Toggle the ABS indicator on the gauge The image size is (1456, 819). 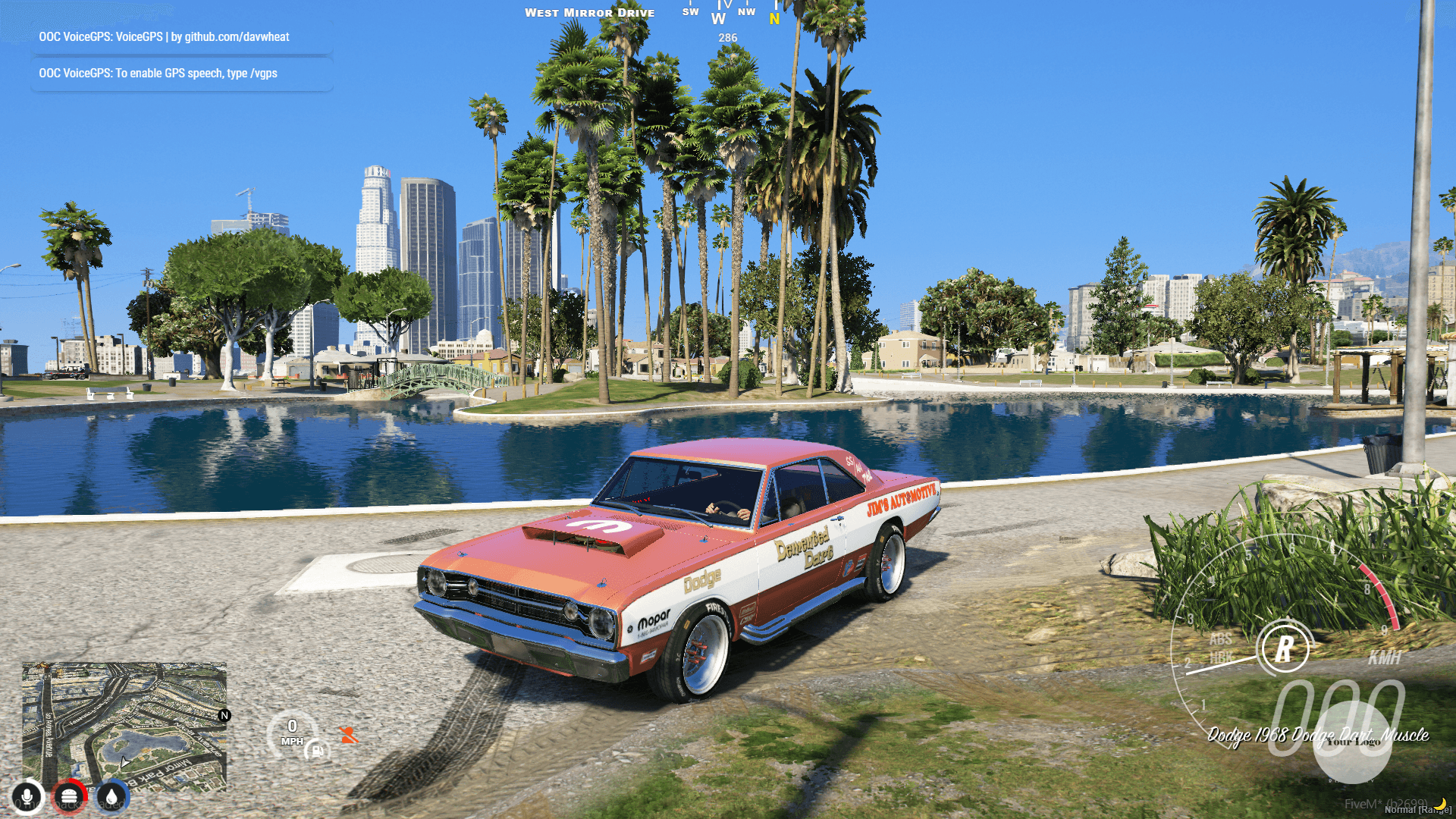click(x=1222, y=639)
